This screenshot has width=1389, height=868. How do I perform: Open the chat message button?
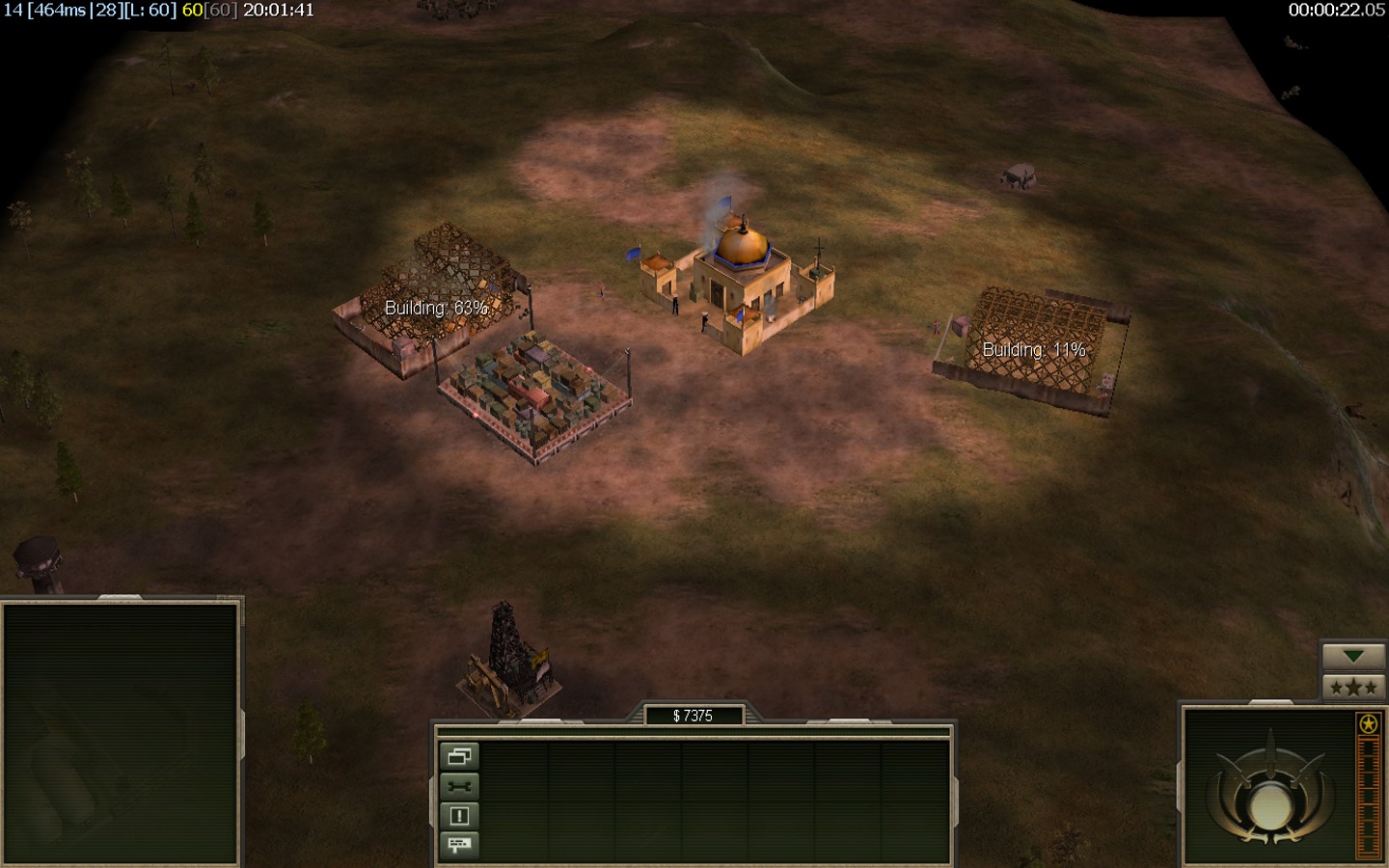click(459, 846)
